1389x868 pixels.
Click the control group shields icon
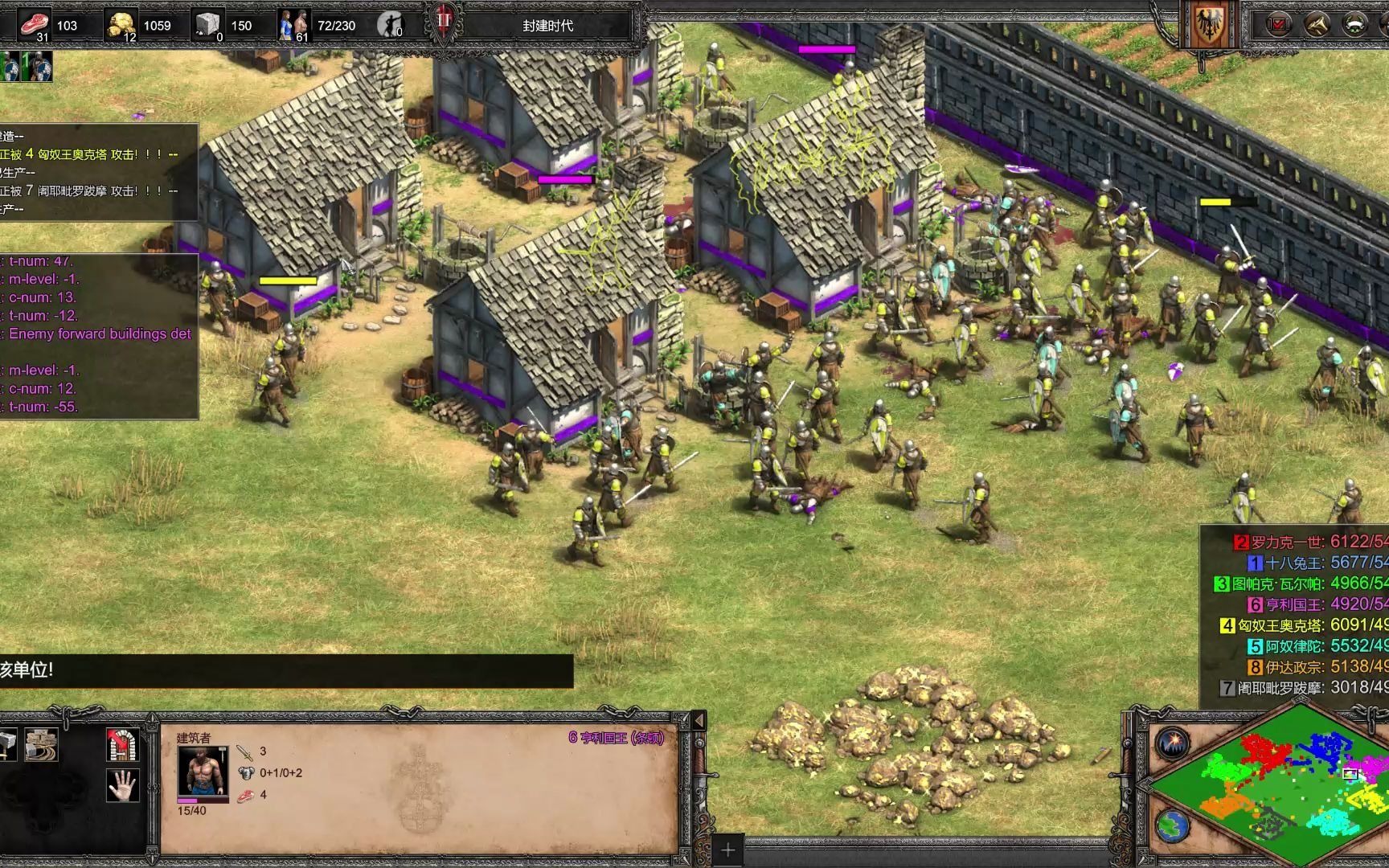click(x=26, y=67)
